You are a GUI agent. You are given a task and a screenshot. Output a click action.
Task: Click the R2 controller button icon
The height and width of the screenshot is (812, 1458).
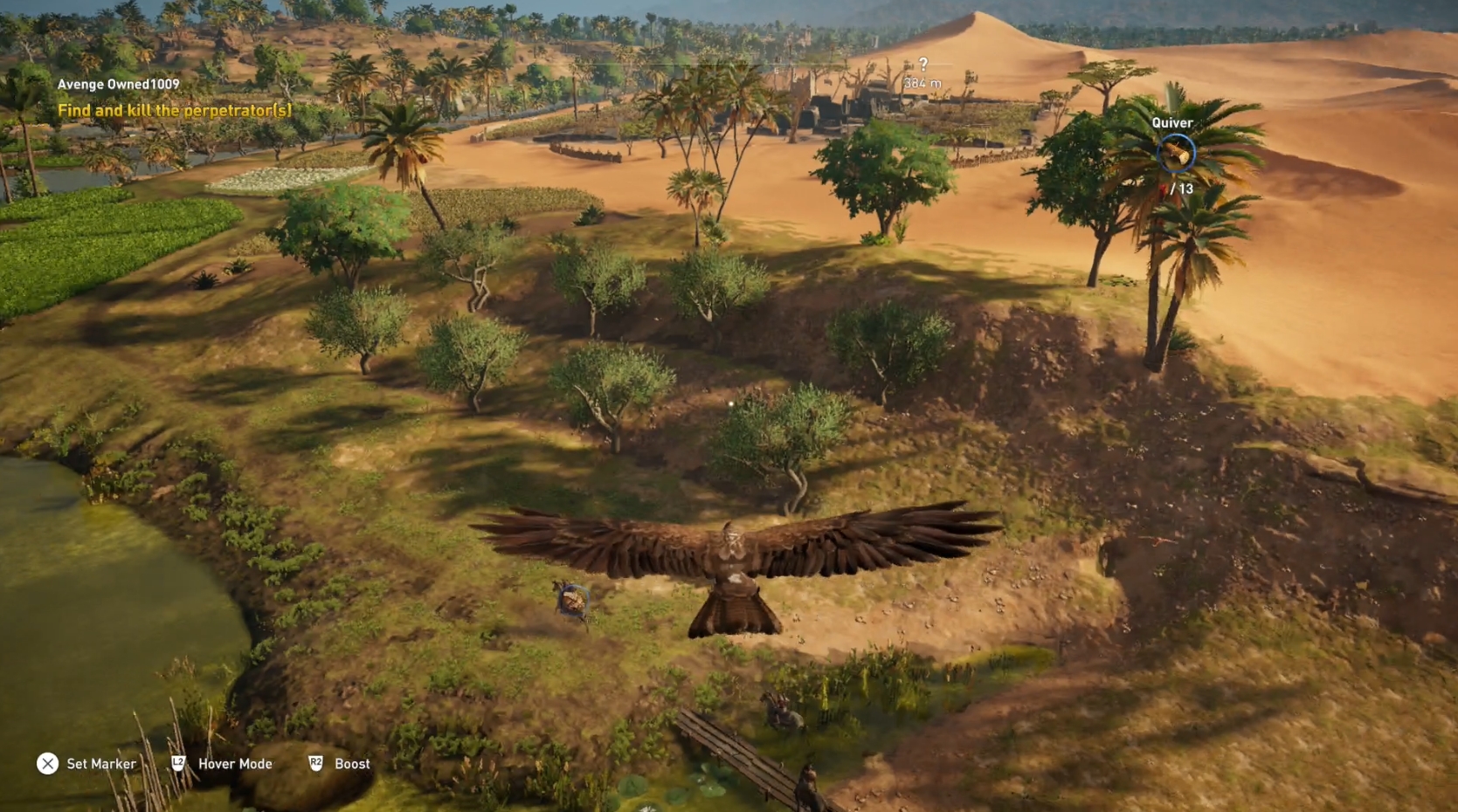click(x=314, y=764)
